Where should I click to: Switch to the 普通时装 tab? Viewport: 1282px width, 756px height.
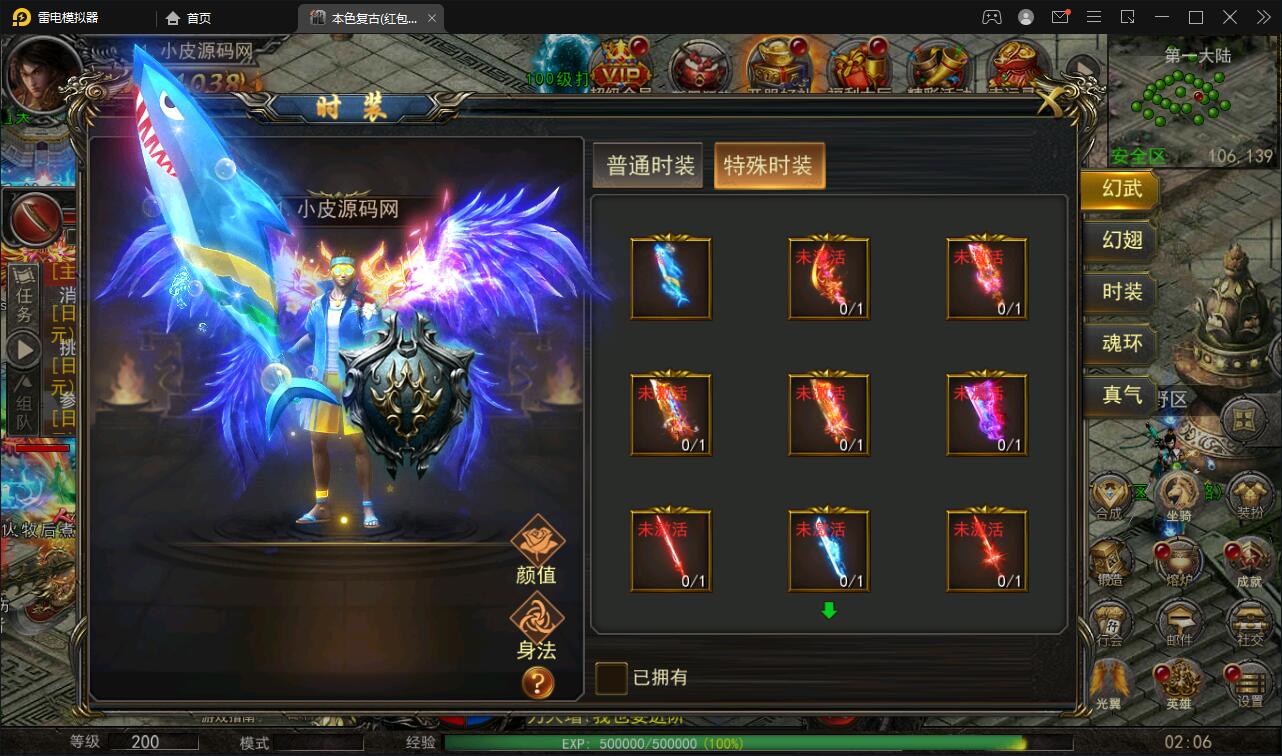647,164
